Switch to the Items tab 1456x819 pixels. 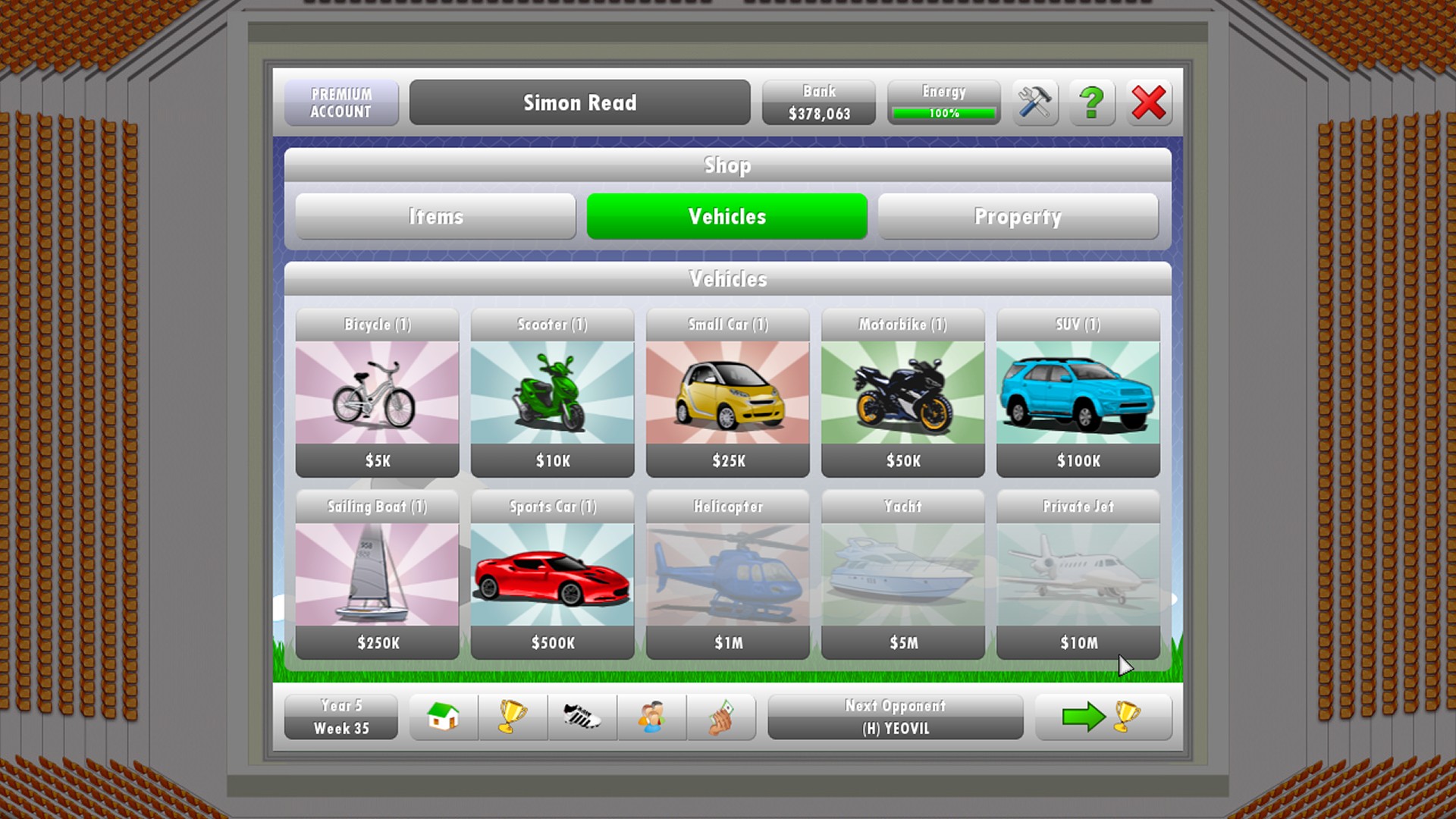point(435,216)
